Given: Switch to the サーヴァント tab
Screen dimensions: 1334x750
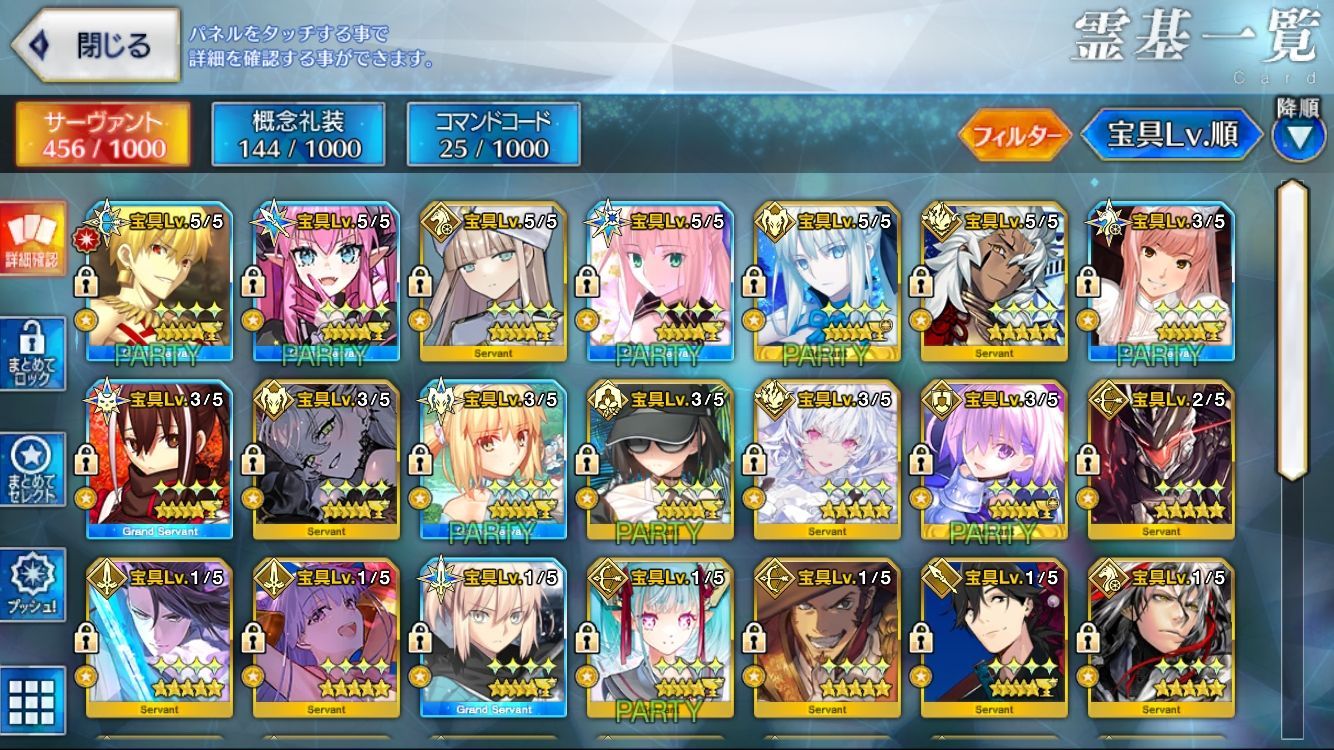Looking at the screenshot, I should tap(103, 135).
